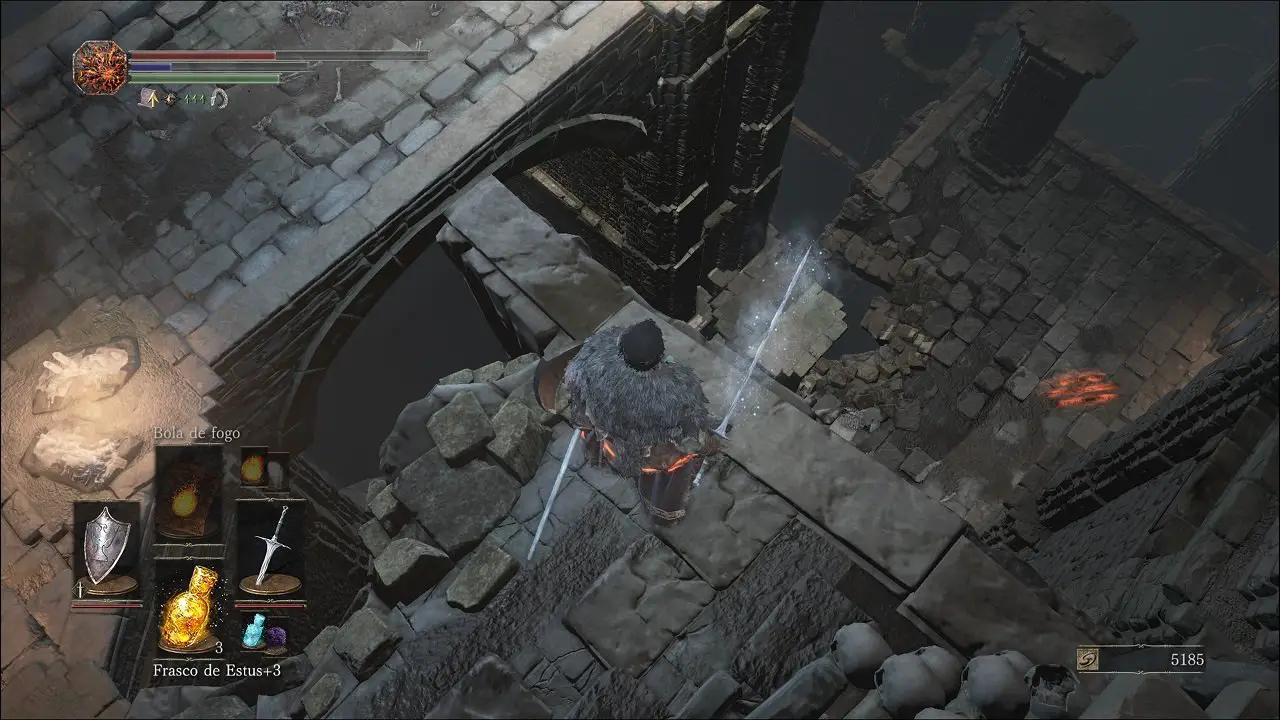The width and height of the screenshot is (1280, 720).
Task: Select the blue and purple queued items icon
Action: pos(263,634)
